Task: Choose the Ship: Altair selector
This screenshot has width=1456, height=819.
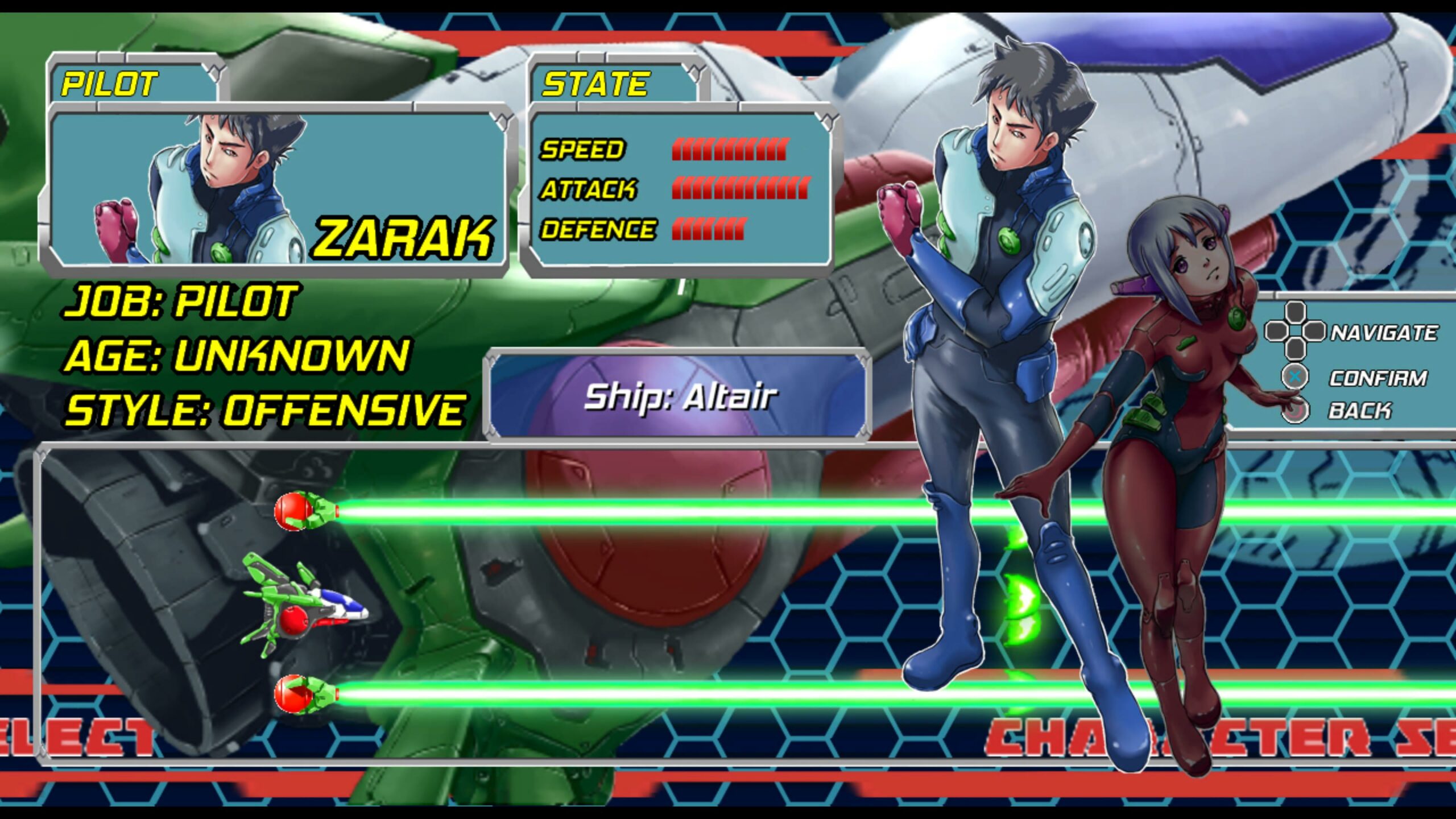Action: 679,396
